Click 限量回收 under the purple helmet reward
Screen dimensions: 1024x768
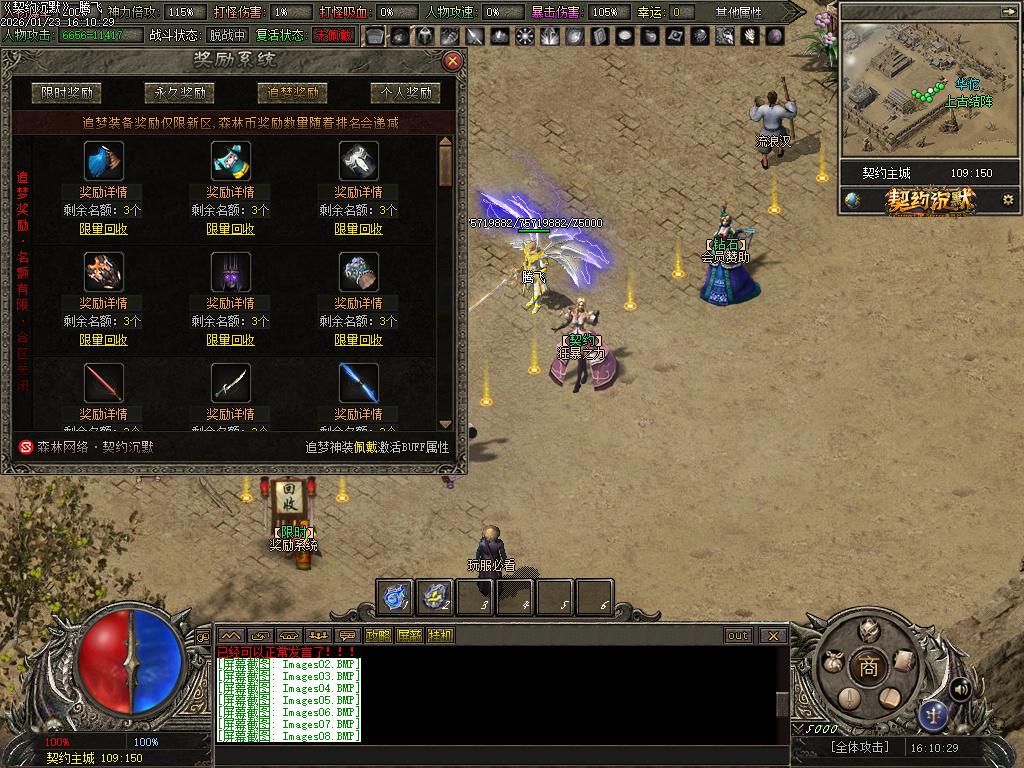point(231,340)
